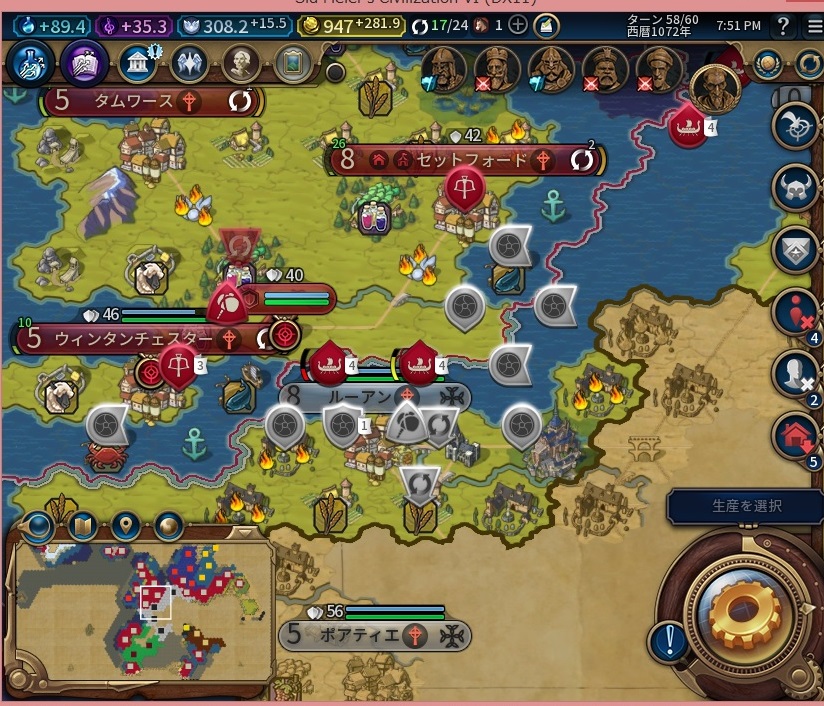Toggle the minimap lens options globe
Image resolution: width=824 pixels, height=706 pixels.
pos(39,524)
